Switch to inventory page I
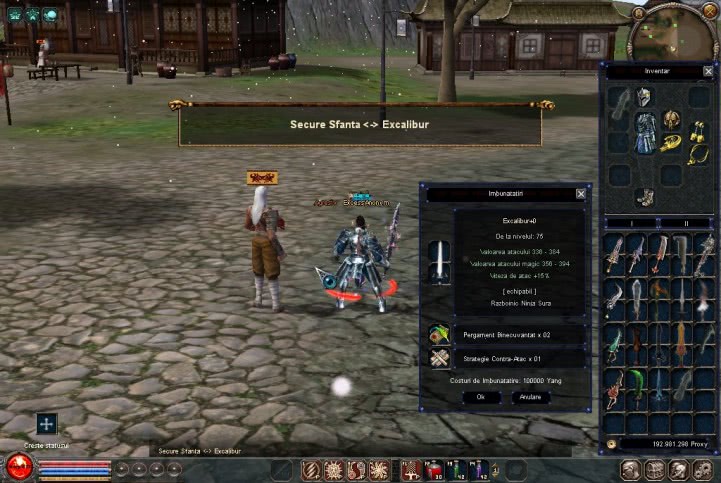This screenshot has width=721, height=483. [631, 222]
